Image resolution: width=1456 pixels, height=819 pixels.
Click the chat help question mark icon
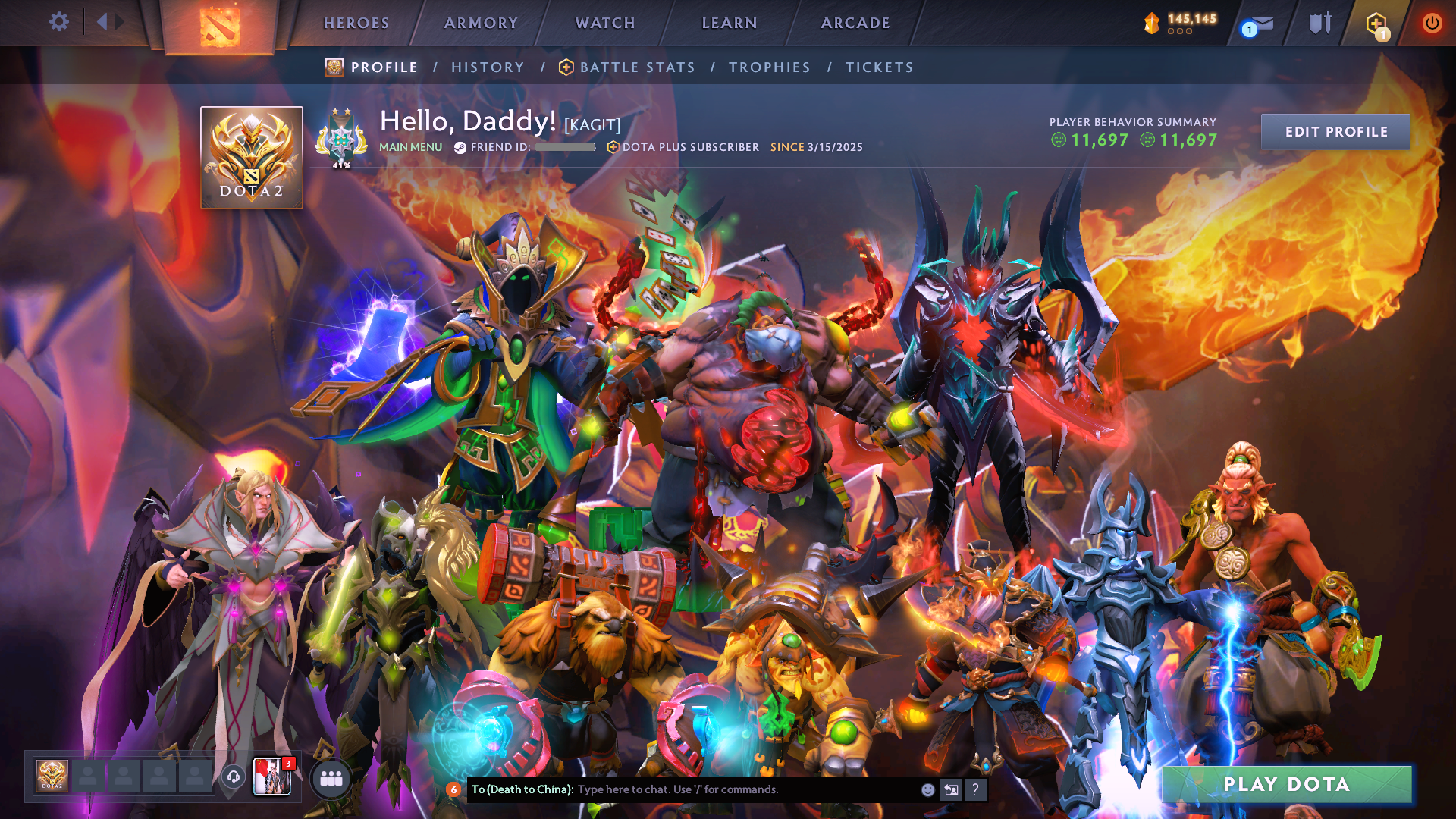974,789
